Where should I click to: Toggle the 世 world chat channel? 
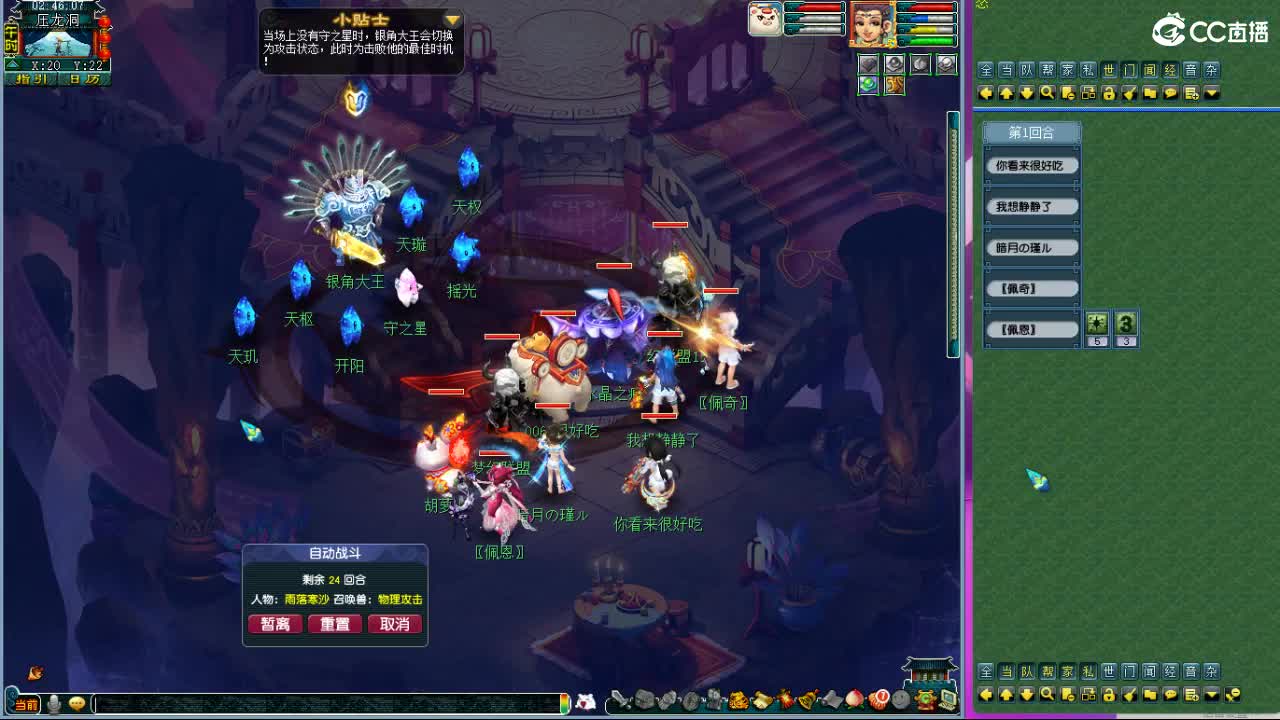tap(1111, 70)
